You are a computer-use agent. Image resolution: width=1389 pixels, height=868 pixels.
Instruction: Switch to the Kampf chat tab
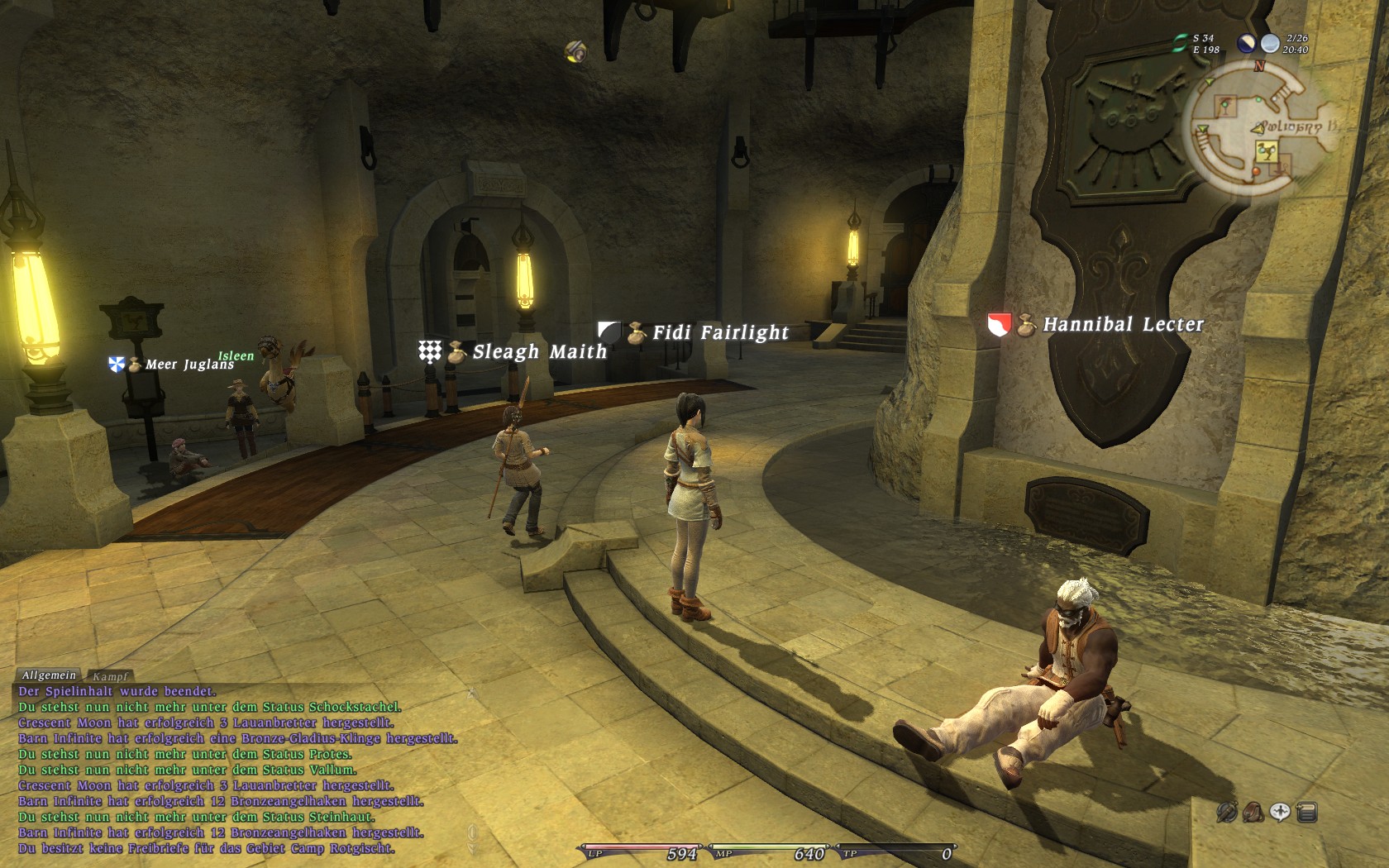click(x=110, y=676)
